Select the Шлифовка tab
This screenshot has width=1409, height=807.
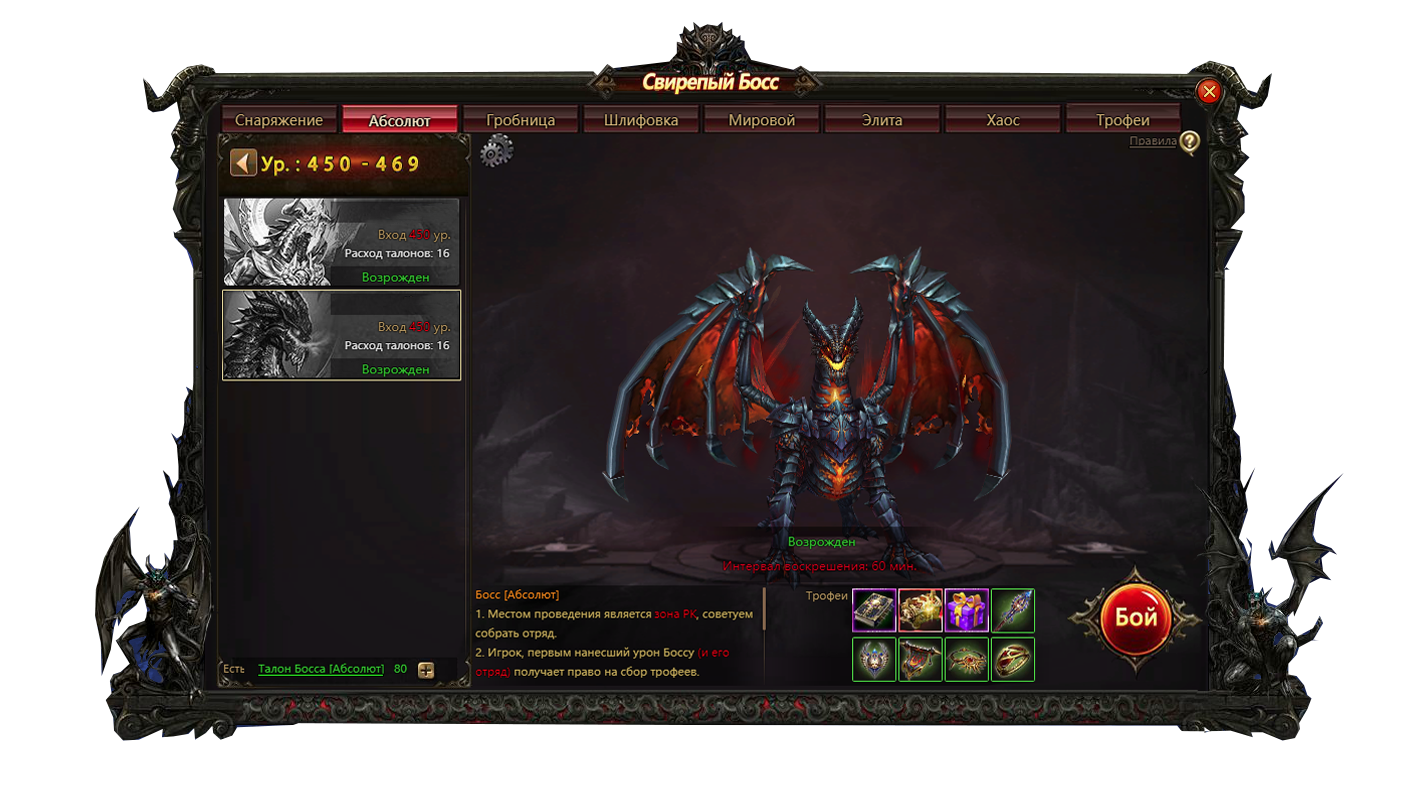(641, 120)
